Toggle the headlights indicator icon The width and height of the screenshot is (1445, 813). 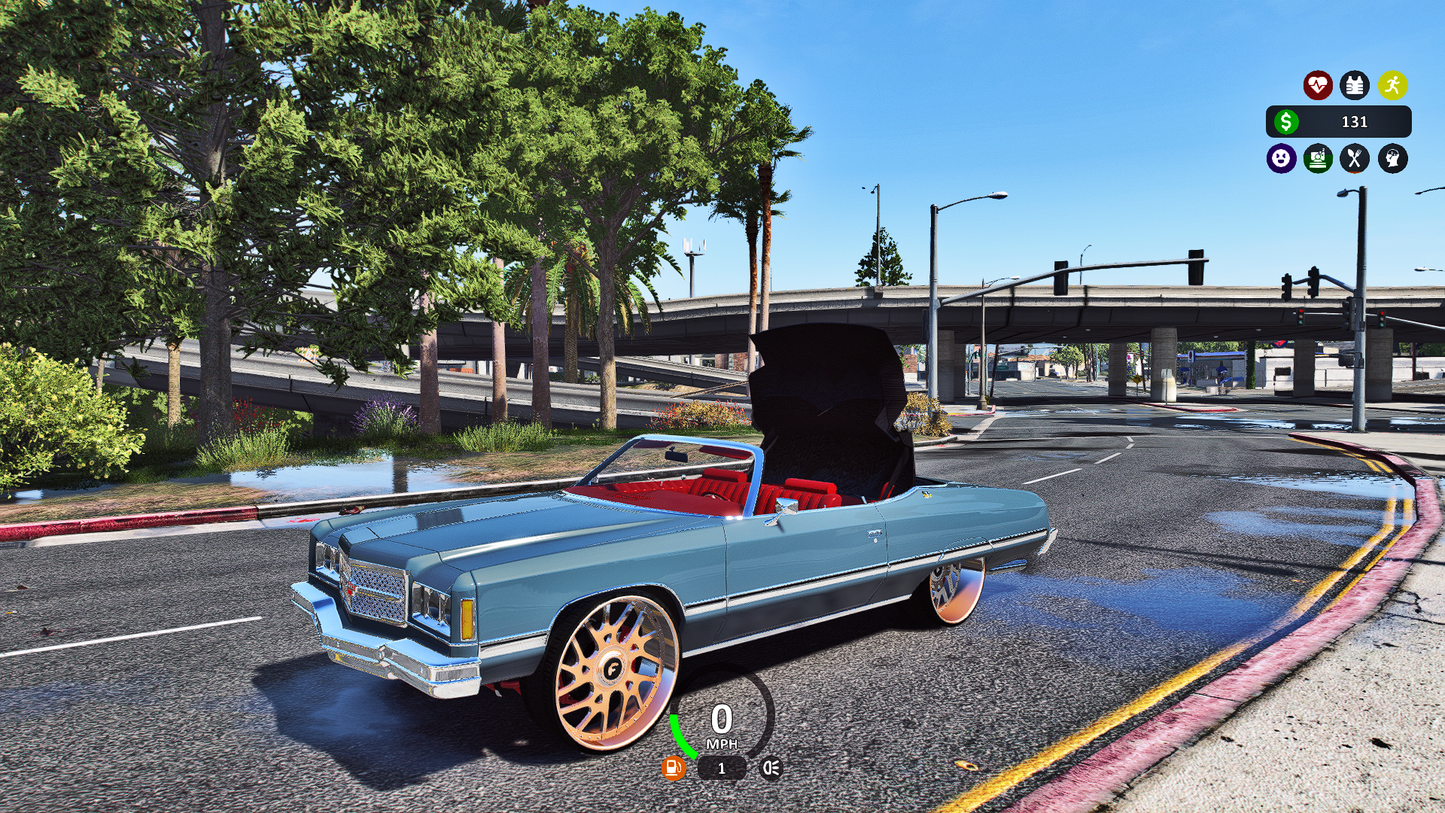pos(771,768)
